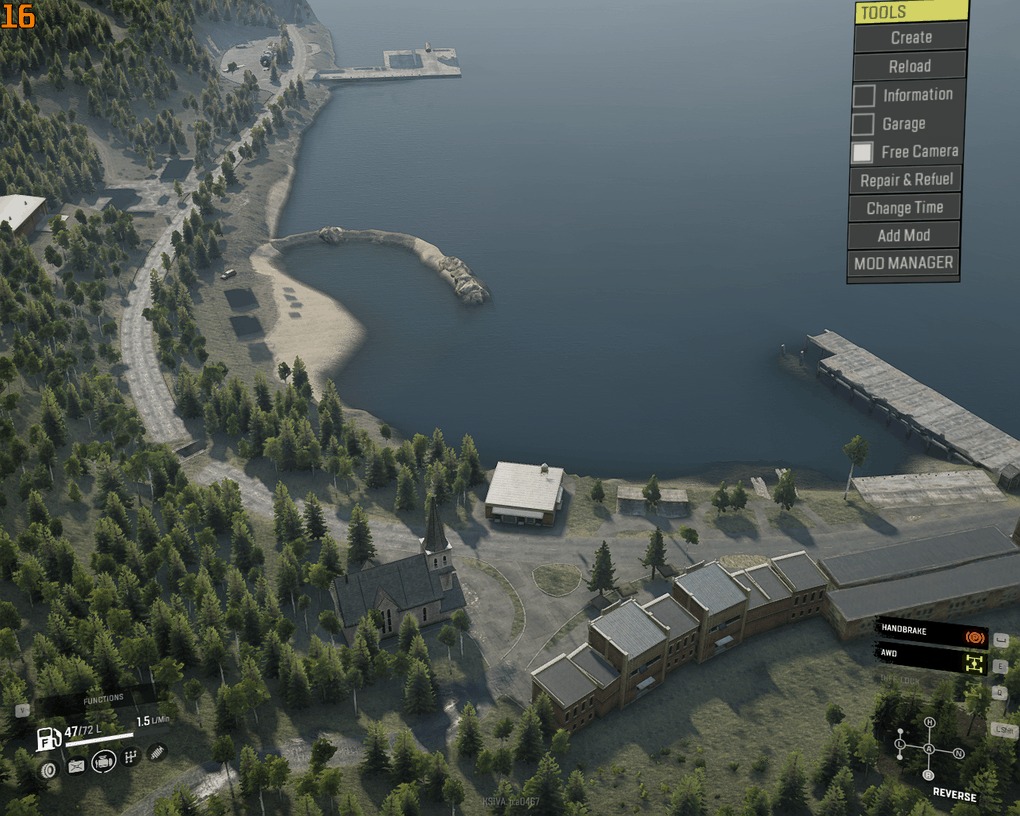Switch the AWD drive mode
Image resolution: width=1020 pixels, height=816 pixels.
pyautogui.click(x=930, y=660)
